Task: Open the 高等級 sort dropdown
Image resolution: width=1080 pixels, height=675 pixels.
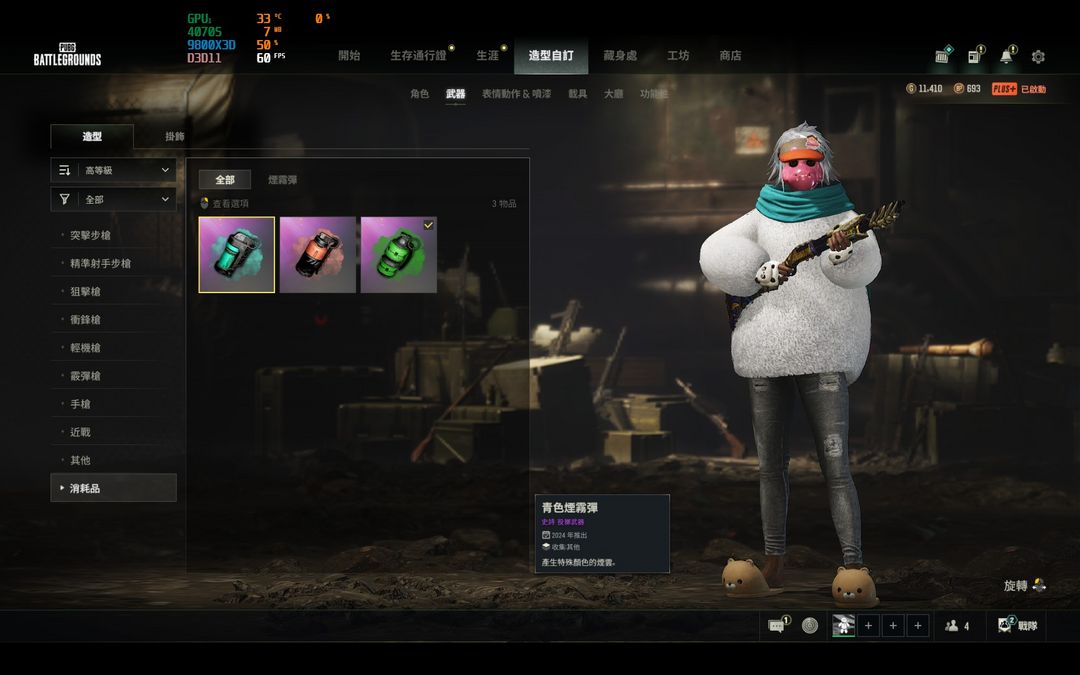Action: point(114,171)
